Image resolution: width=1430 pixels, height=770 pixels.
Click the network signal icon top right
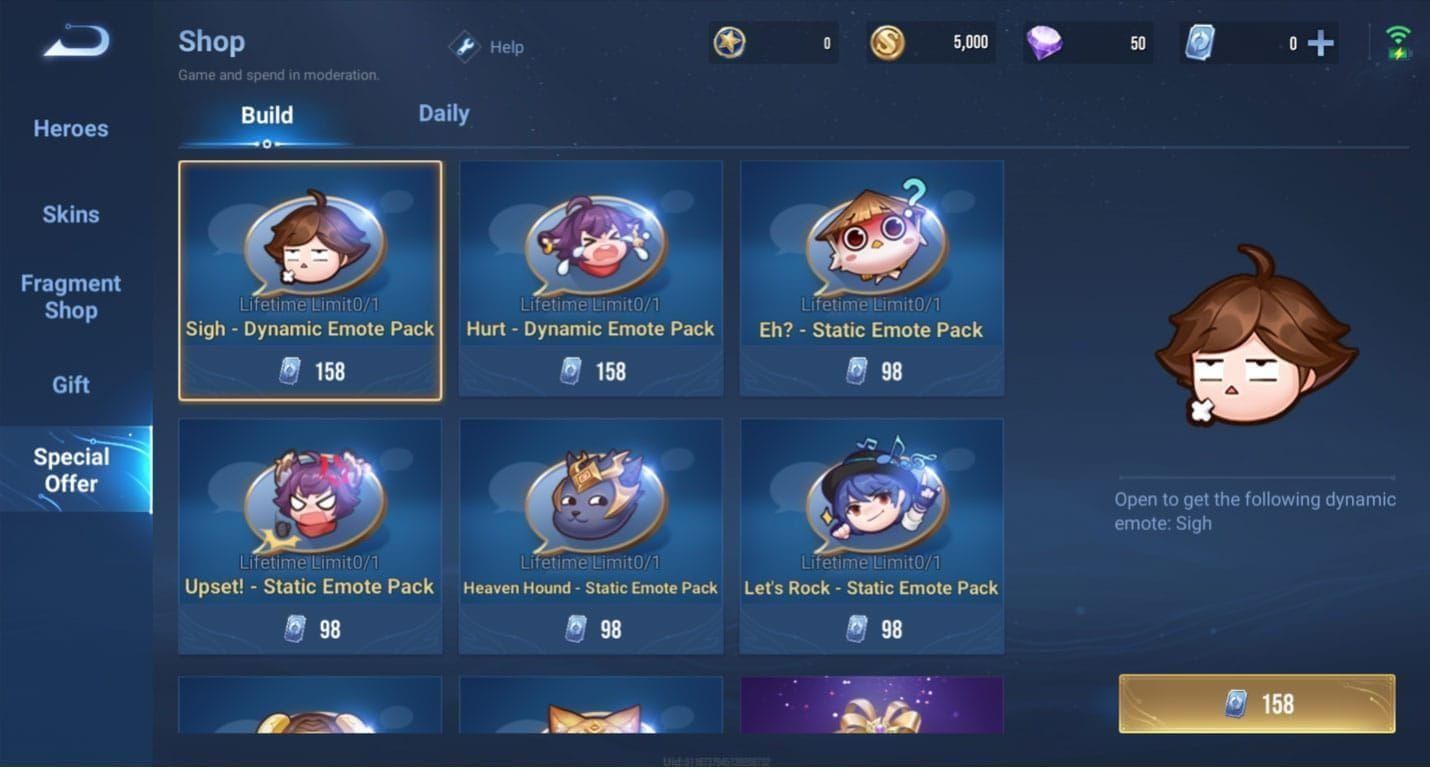coord(1396,38)
